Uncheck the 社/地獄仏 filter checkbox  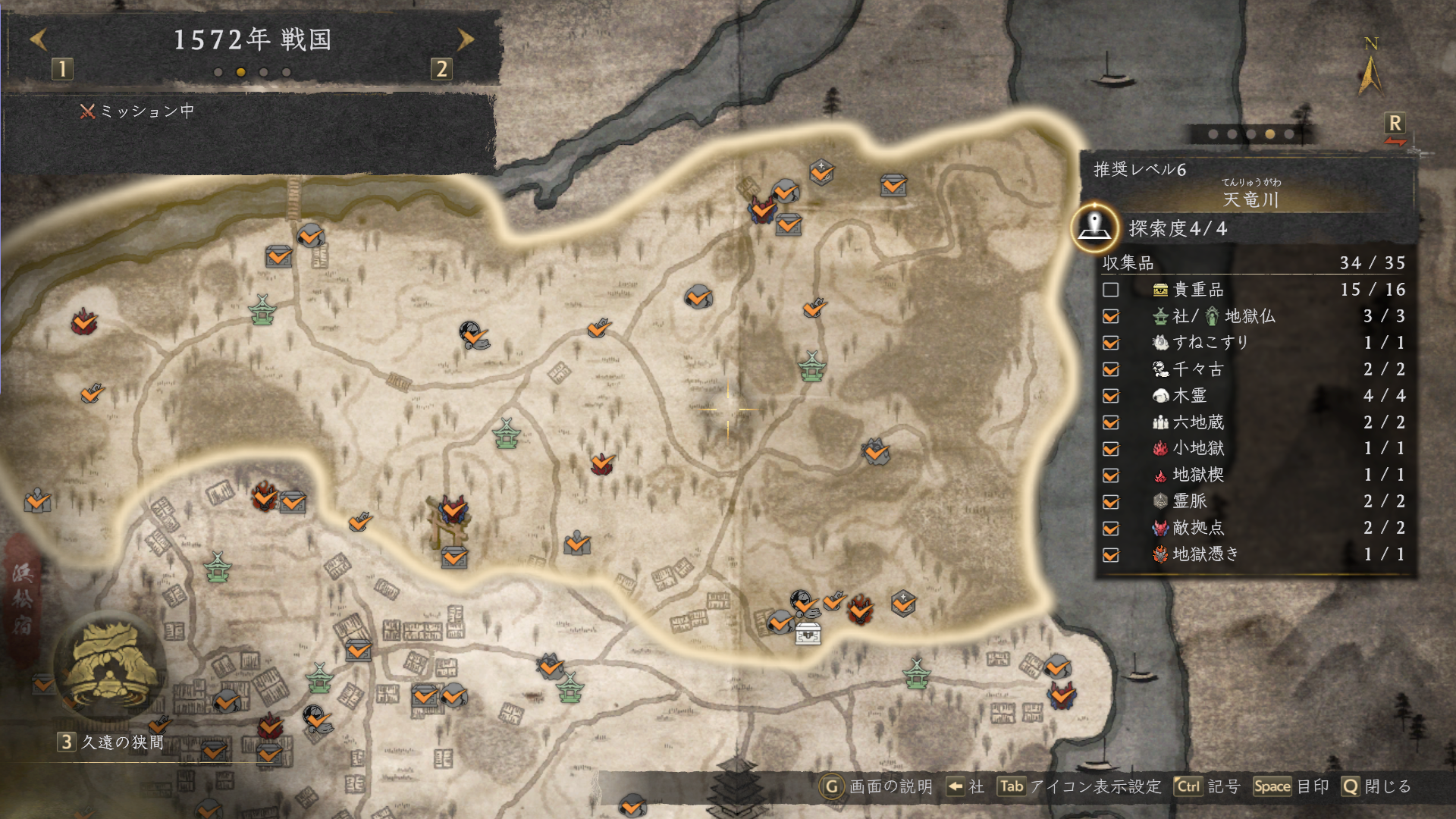pyautogui.click(x=1111, y=316)
